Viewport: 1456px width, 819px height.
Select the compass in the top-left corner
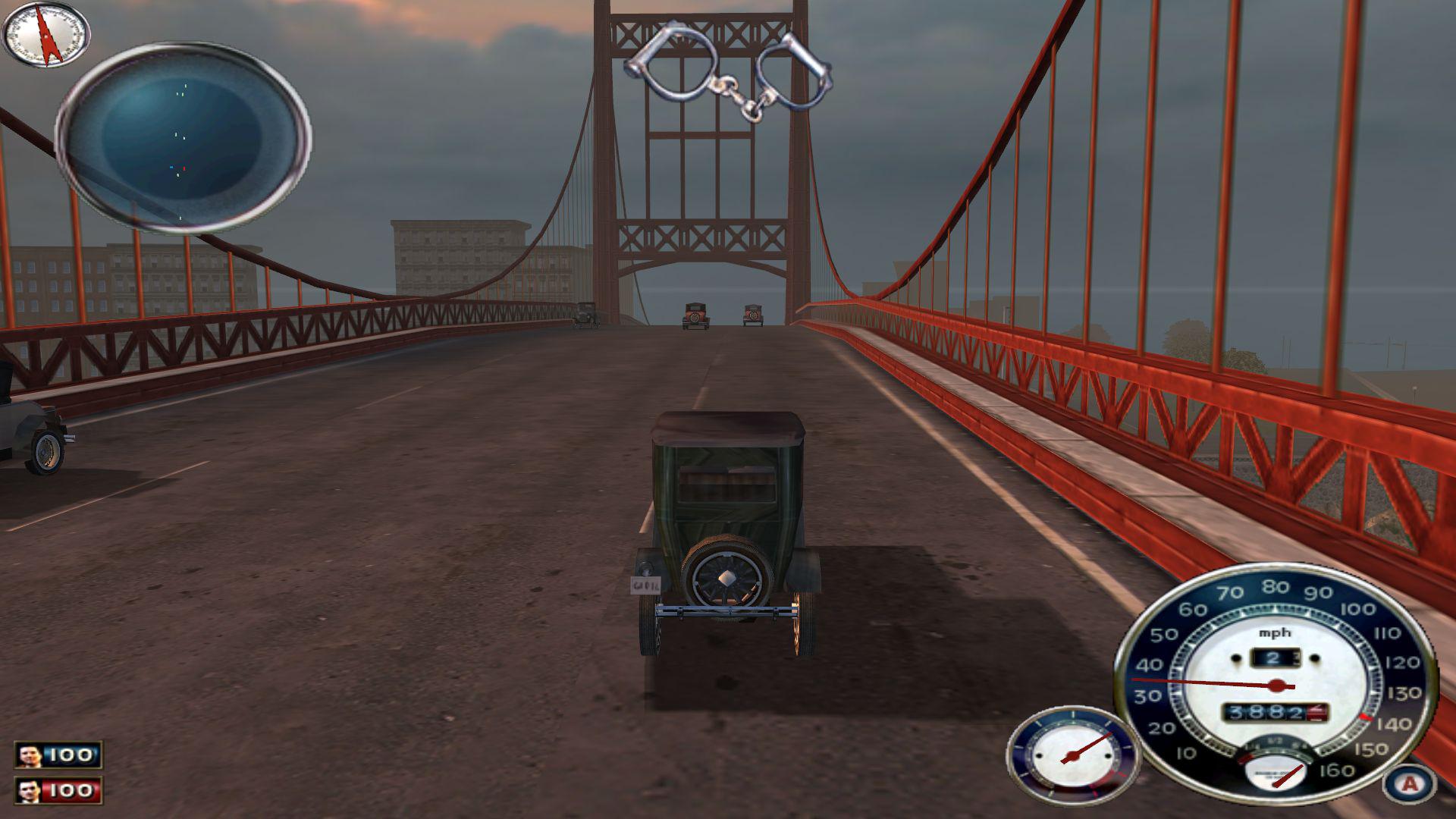[x=45, y=34]
